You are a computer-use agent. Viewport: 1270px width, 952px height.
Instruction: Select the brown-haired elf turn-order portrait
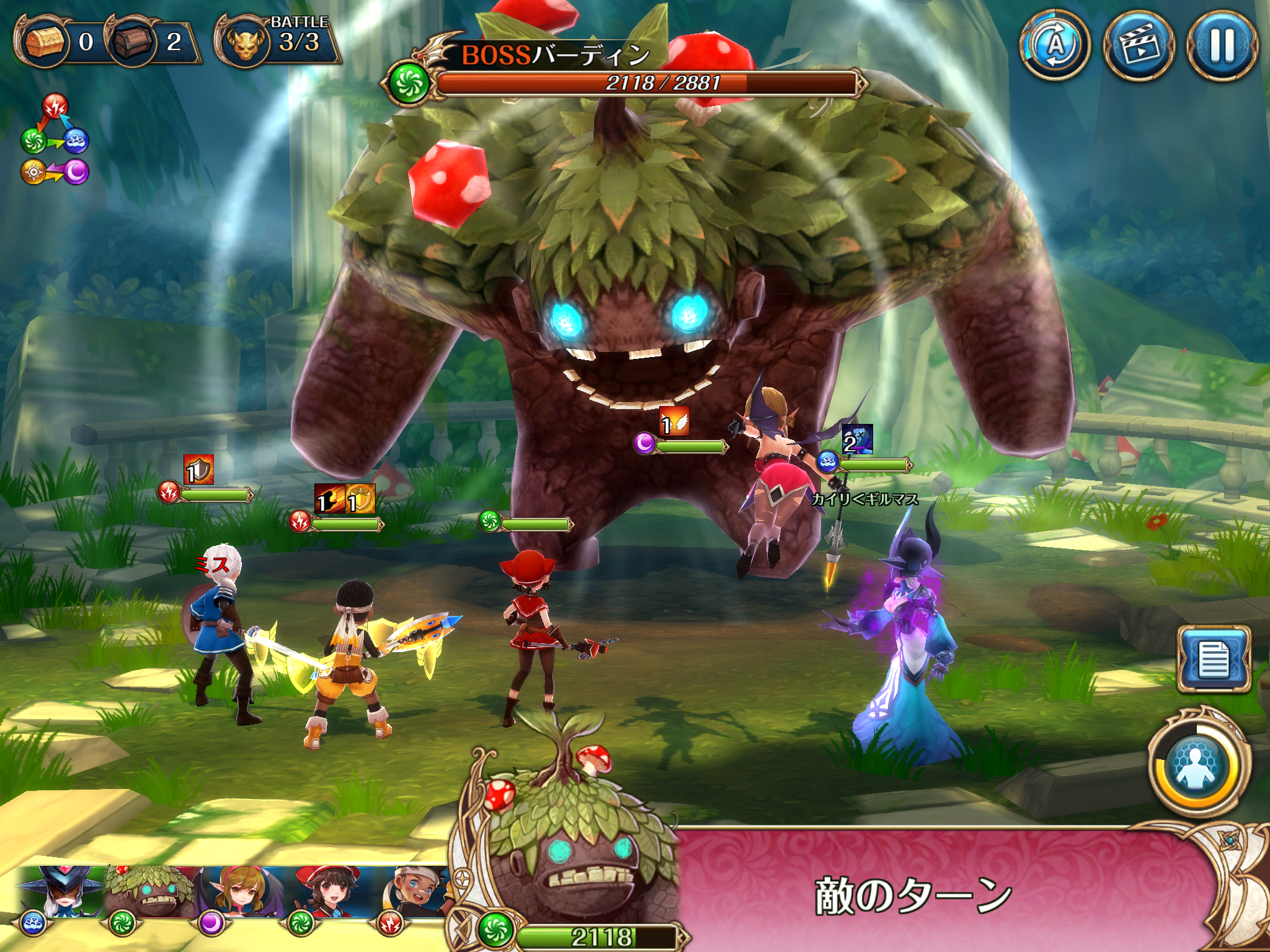[239, 892]
